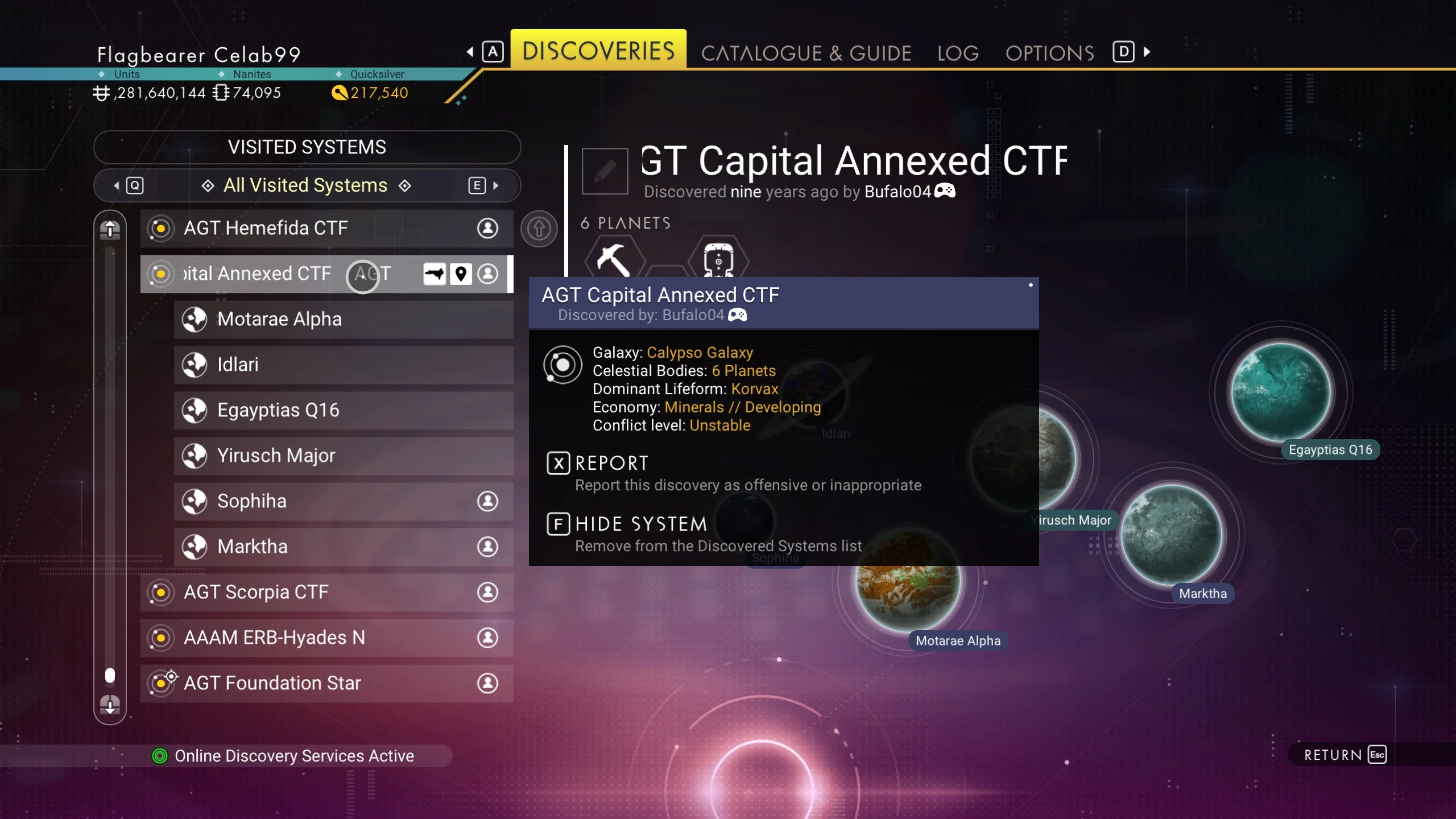The width and height of the screenshot is (1456, 819).
Task: Select the Marktha planet globe
Action: [x=1172, y=535]
